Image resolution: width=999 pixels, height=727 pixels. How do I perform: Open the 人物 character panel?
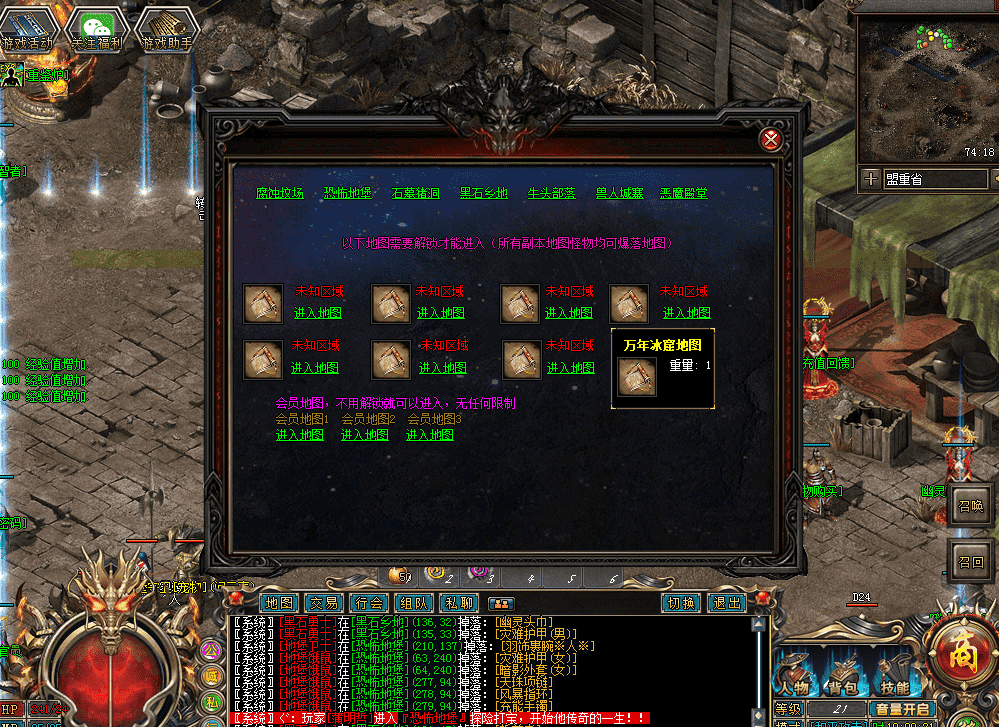pyautogui.click(x=796, y=686)
